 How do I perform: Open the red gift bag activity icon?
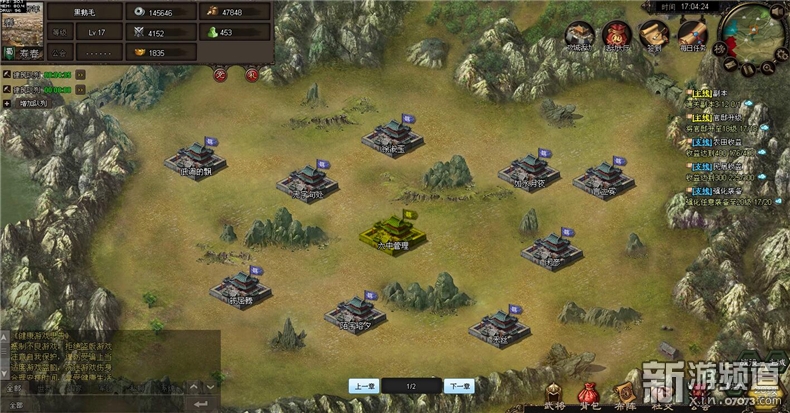pyautogui.click(x=617, y=35)
